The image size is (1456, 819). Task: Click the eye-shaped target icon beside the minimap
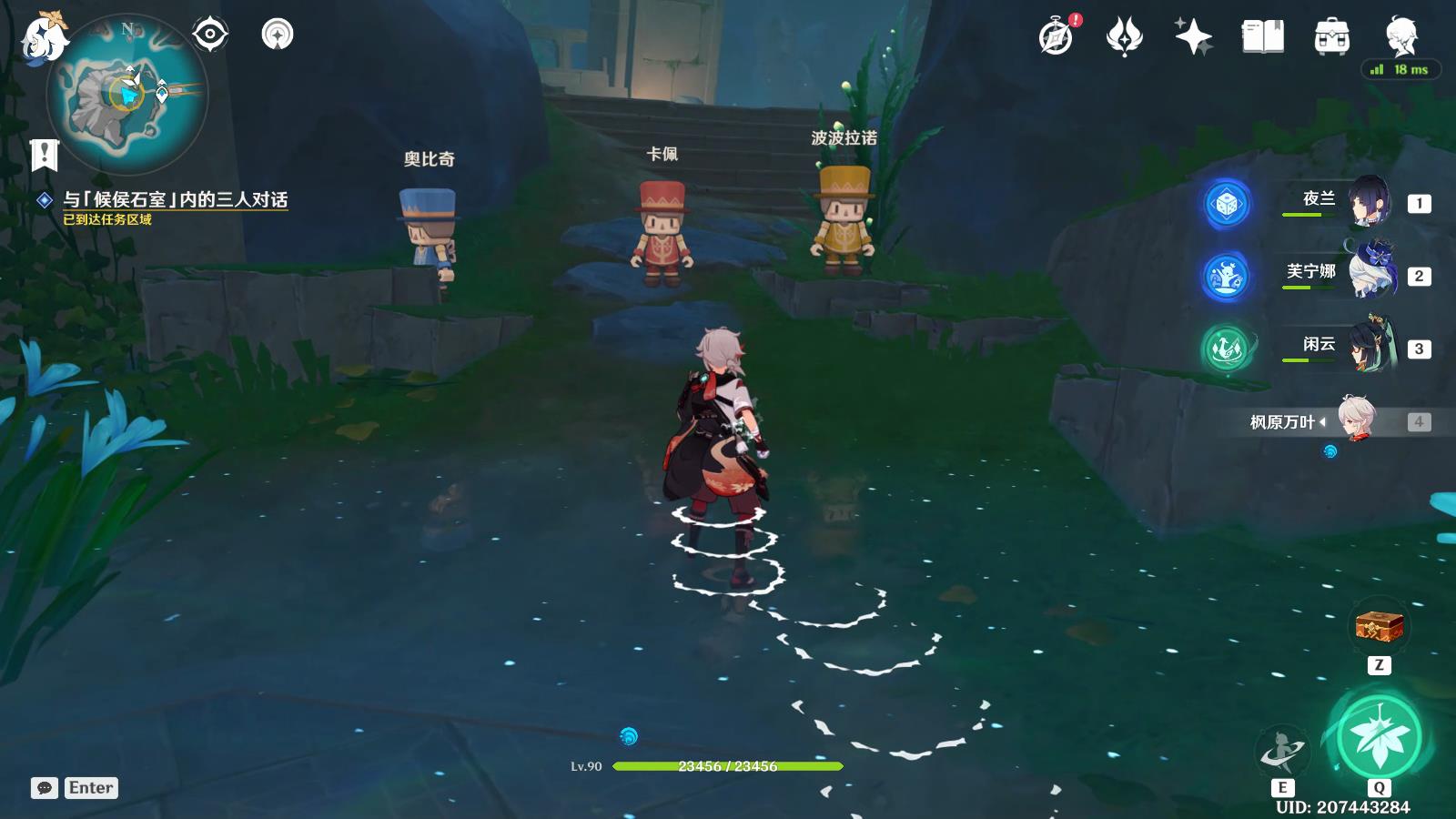coord(210,35)
